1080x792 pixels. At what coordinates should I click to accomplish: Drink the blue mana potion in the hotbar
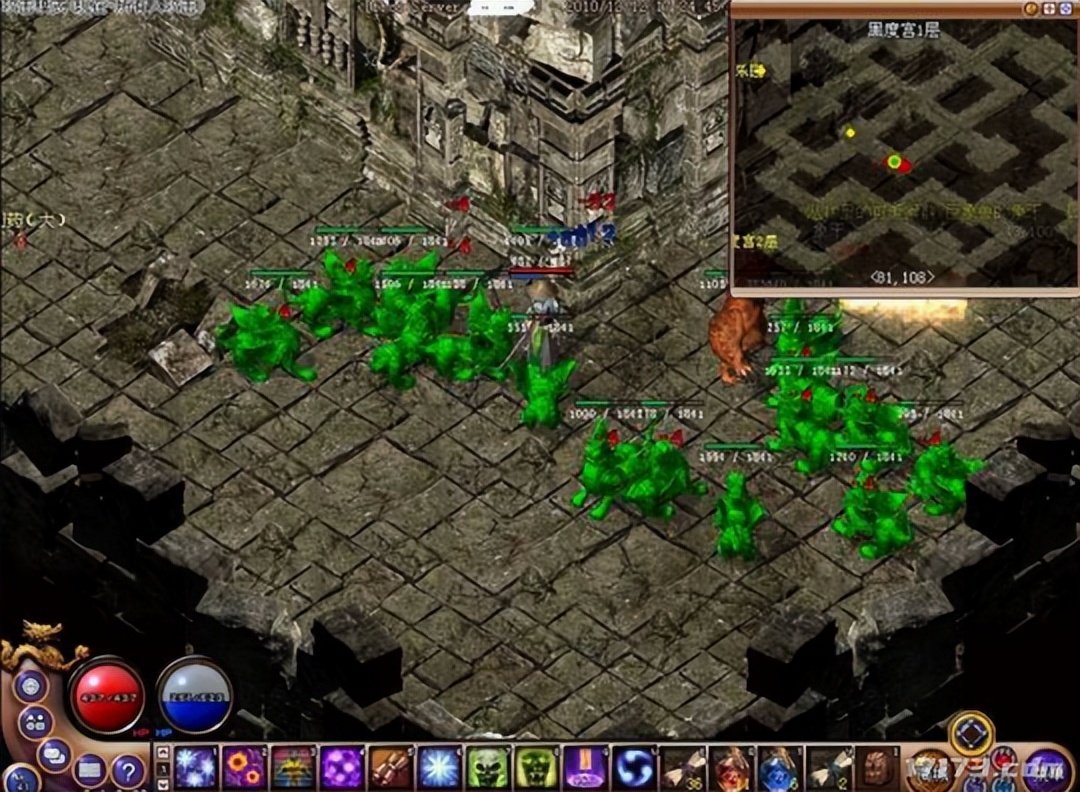[x=781, y=767]
